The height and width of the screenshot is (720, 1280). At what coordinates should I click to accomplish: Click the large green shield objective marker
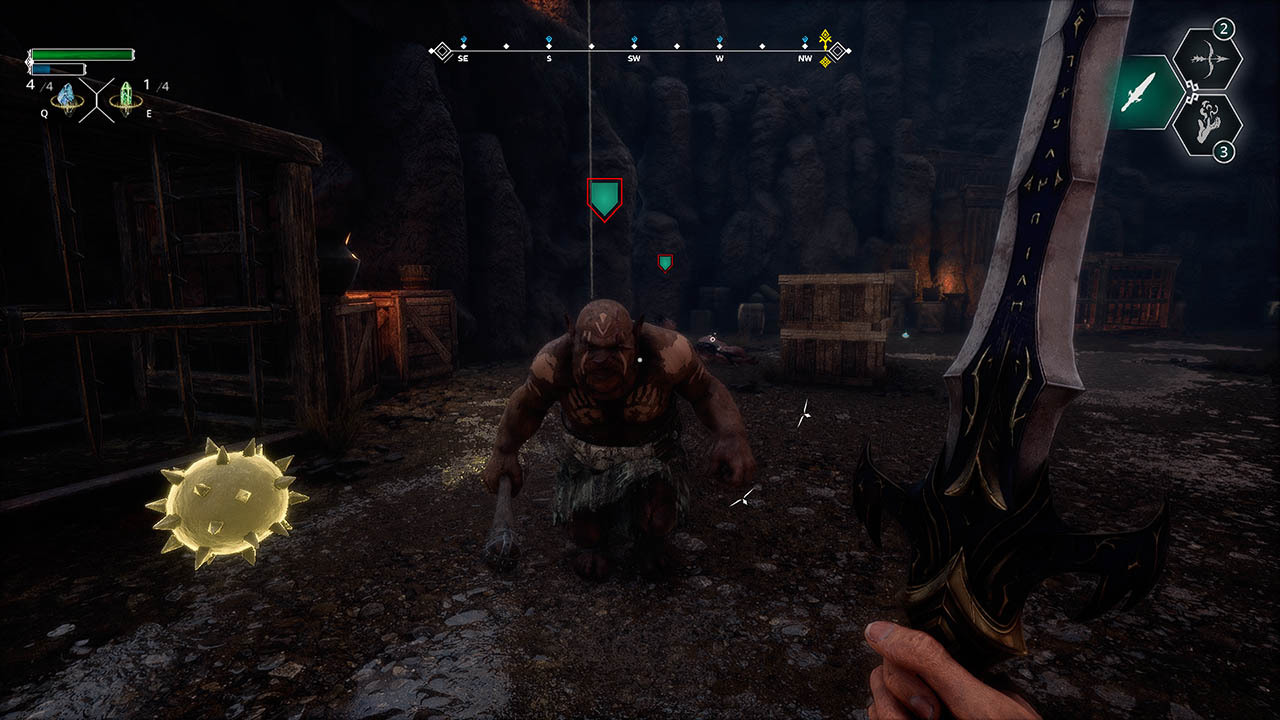point(604,198)
